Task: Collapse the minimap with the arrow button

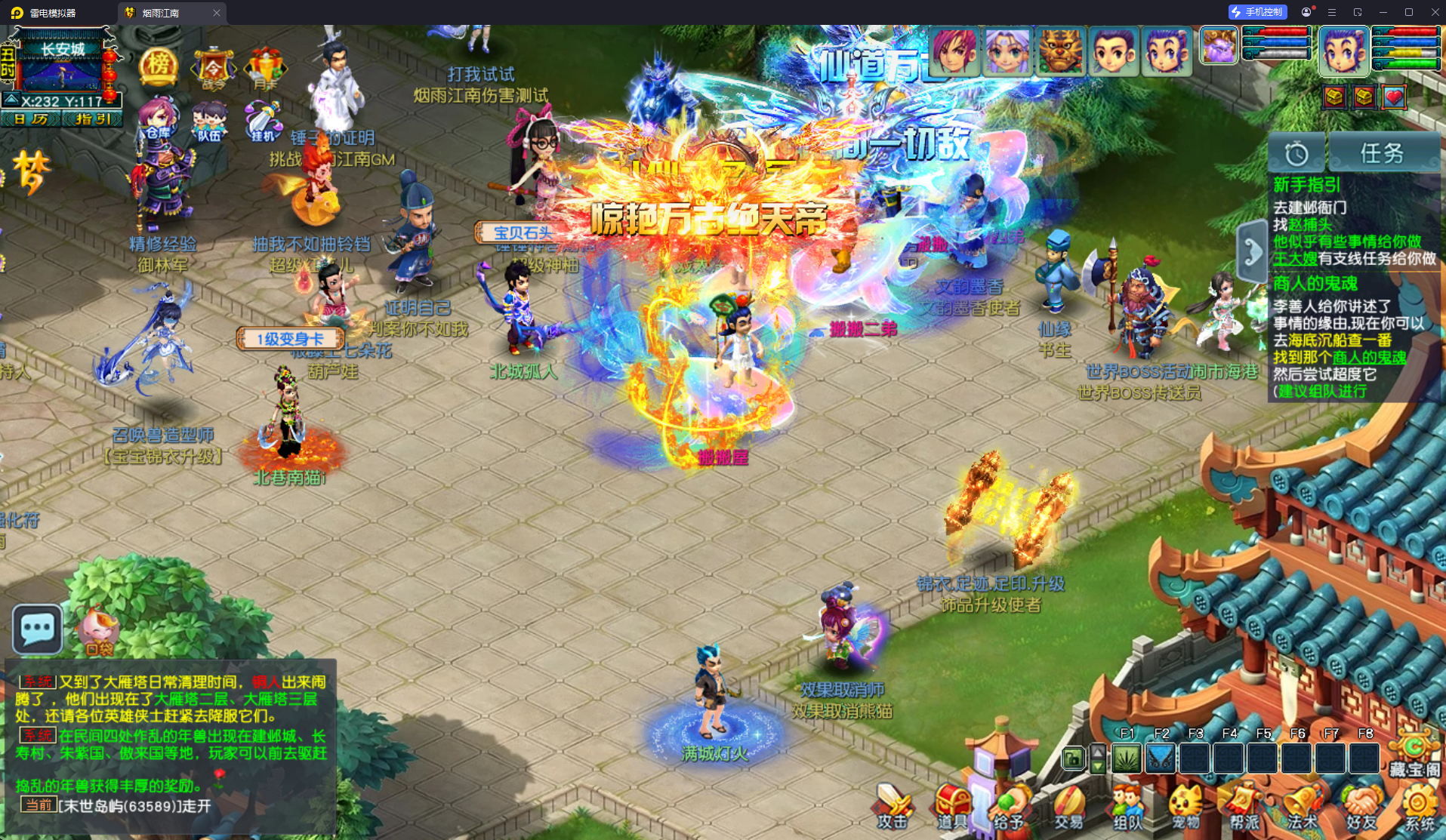Action: (12, 100)
